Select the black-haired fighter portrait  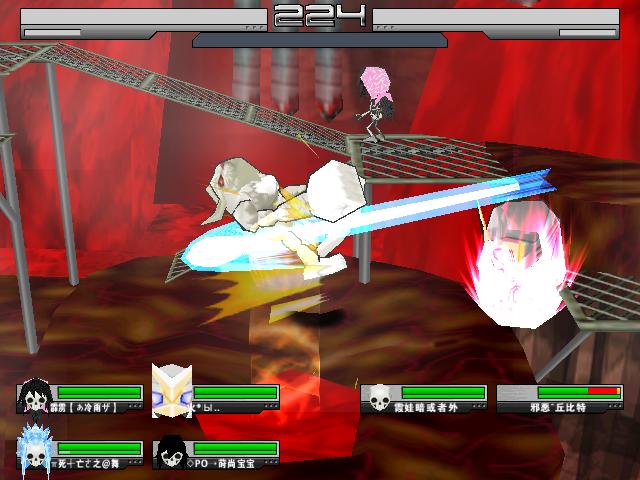(x=34, y=398)
